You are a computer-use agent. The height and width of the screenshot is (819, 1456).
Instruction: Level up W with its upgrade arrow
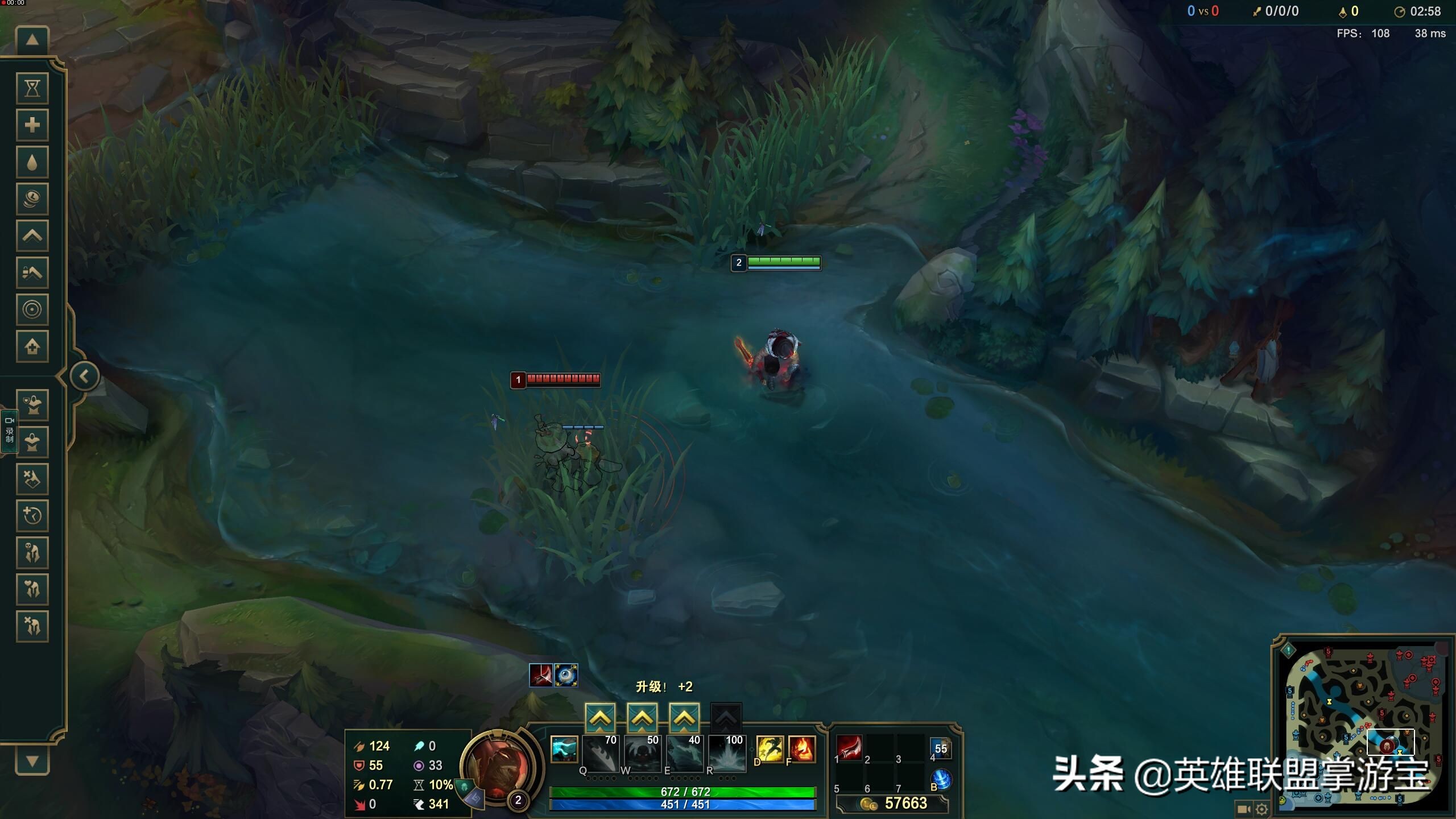[643, 718]
